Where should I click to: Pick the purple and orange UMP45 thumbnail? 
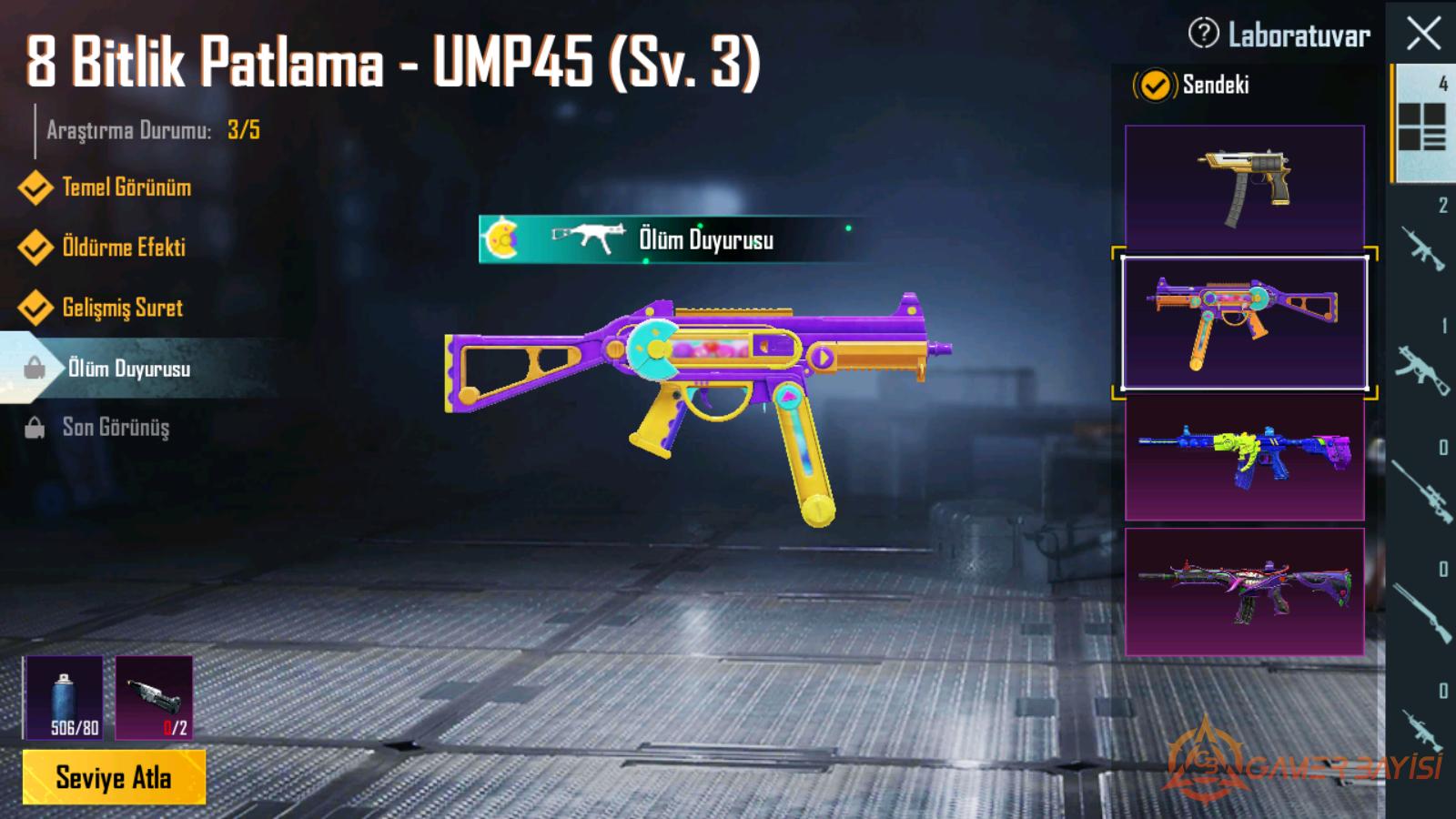1244,323
